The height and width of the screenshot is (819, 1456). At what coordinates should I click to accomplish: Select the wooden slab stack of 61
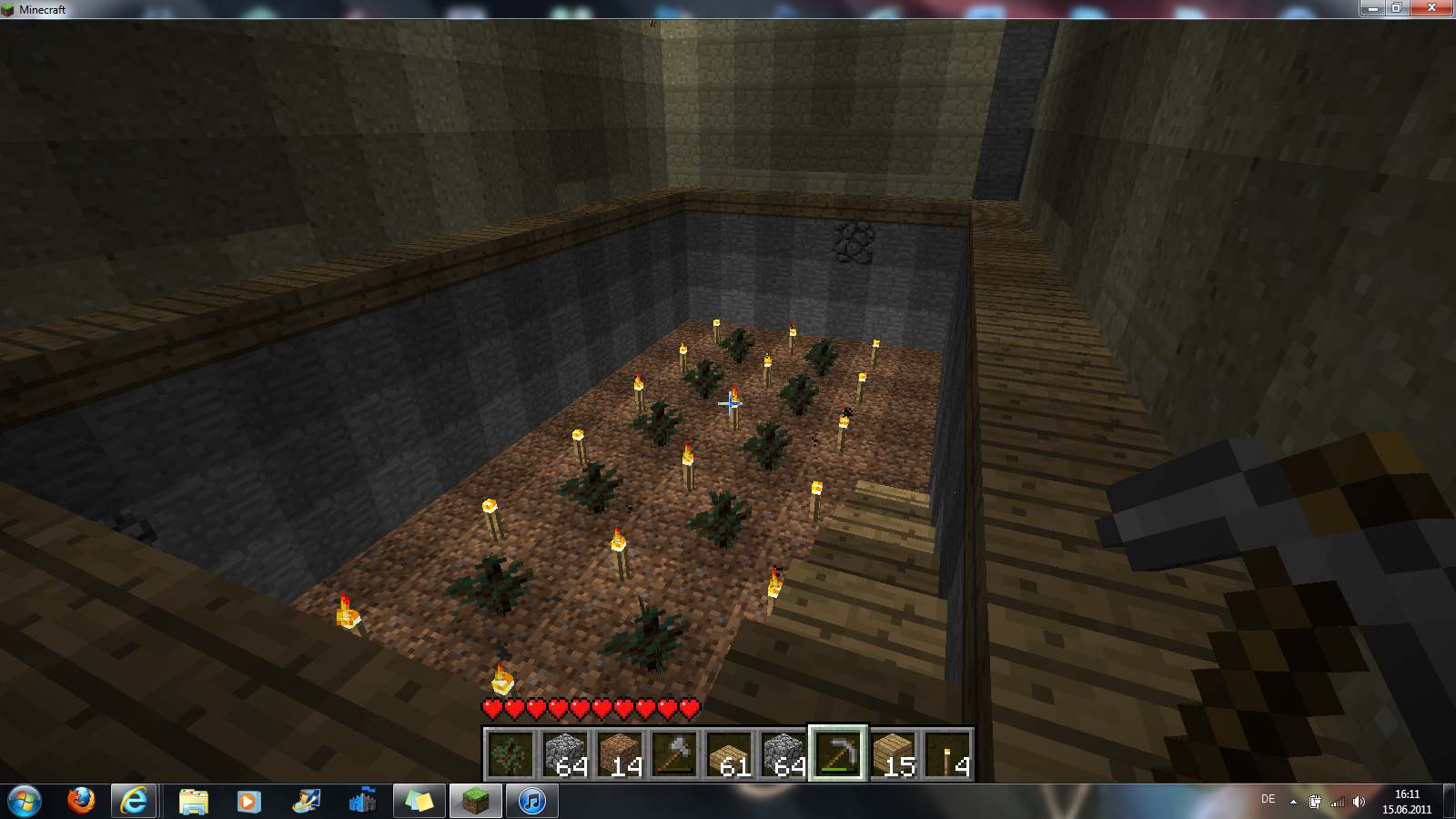tap(728, 754)
